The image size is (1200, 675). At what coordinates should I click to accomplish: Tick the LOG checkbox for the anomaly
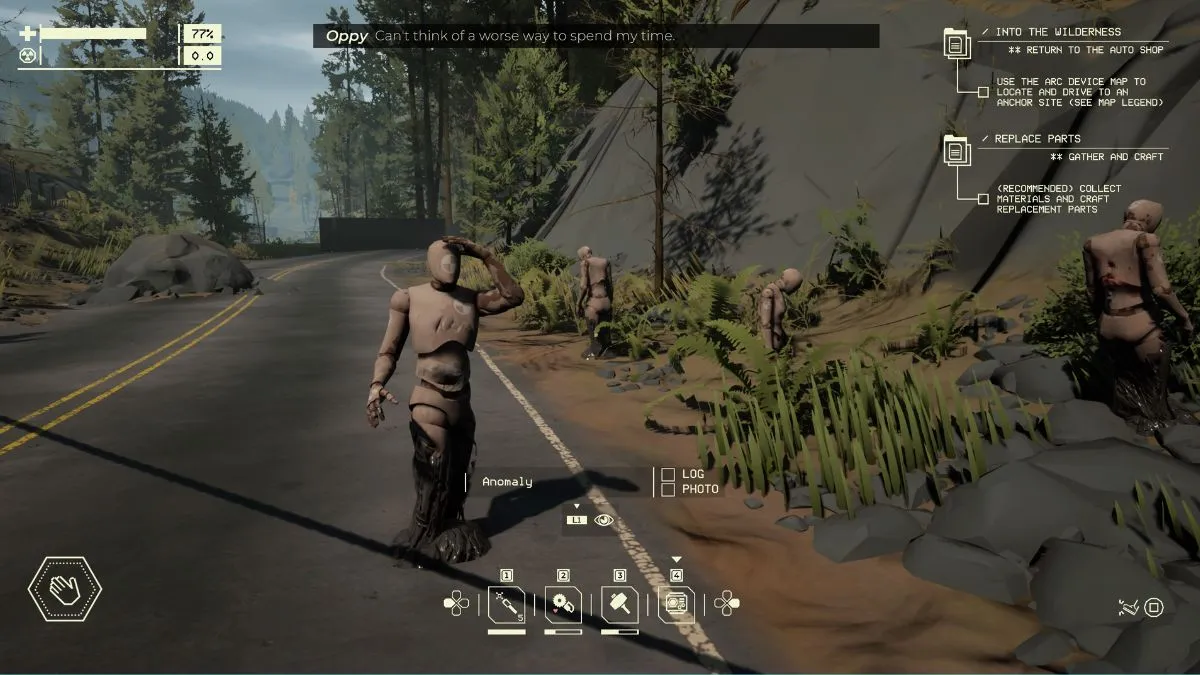668,474
